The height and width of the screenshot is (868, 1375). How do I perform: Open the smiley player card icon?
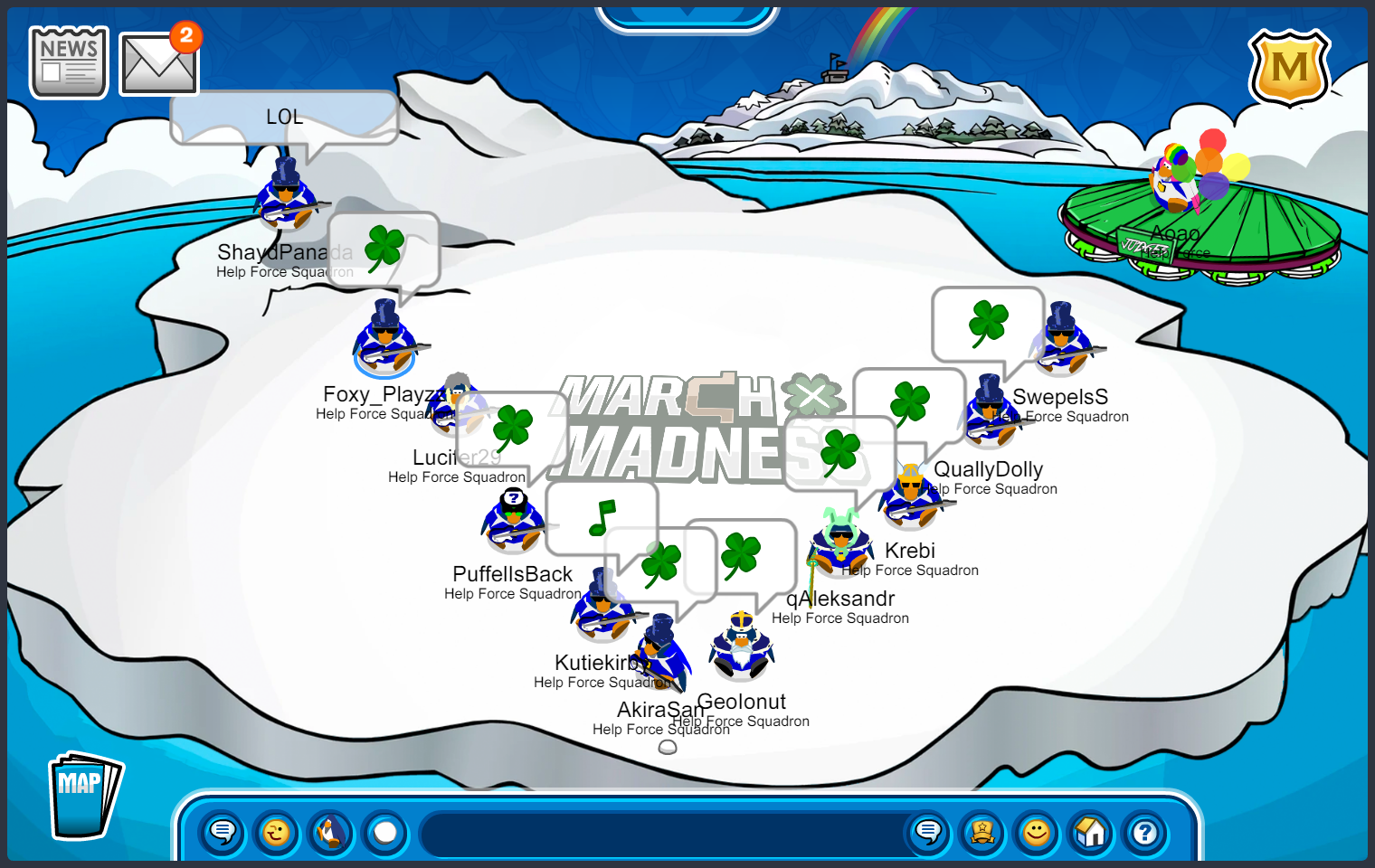click(x=1036, y=834)
